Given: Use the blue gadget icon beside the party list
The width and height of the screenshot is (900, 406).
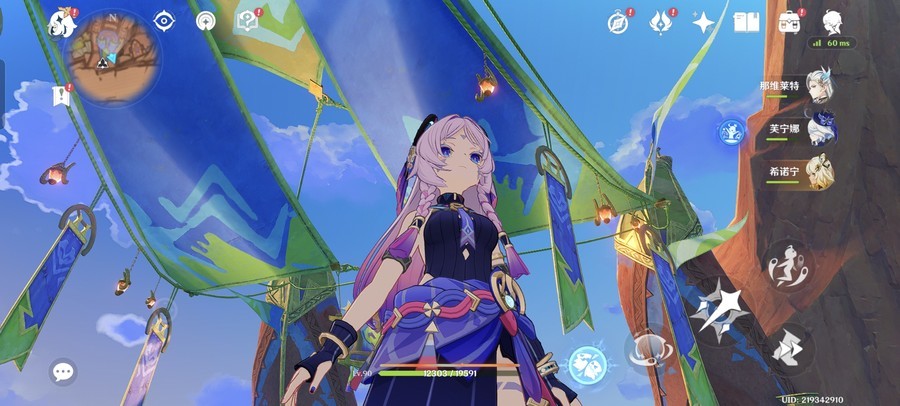Looking at the screenshot, I should 732,131.
